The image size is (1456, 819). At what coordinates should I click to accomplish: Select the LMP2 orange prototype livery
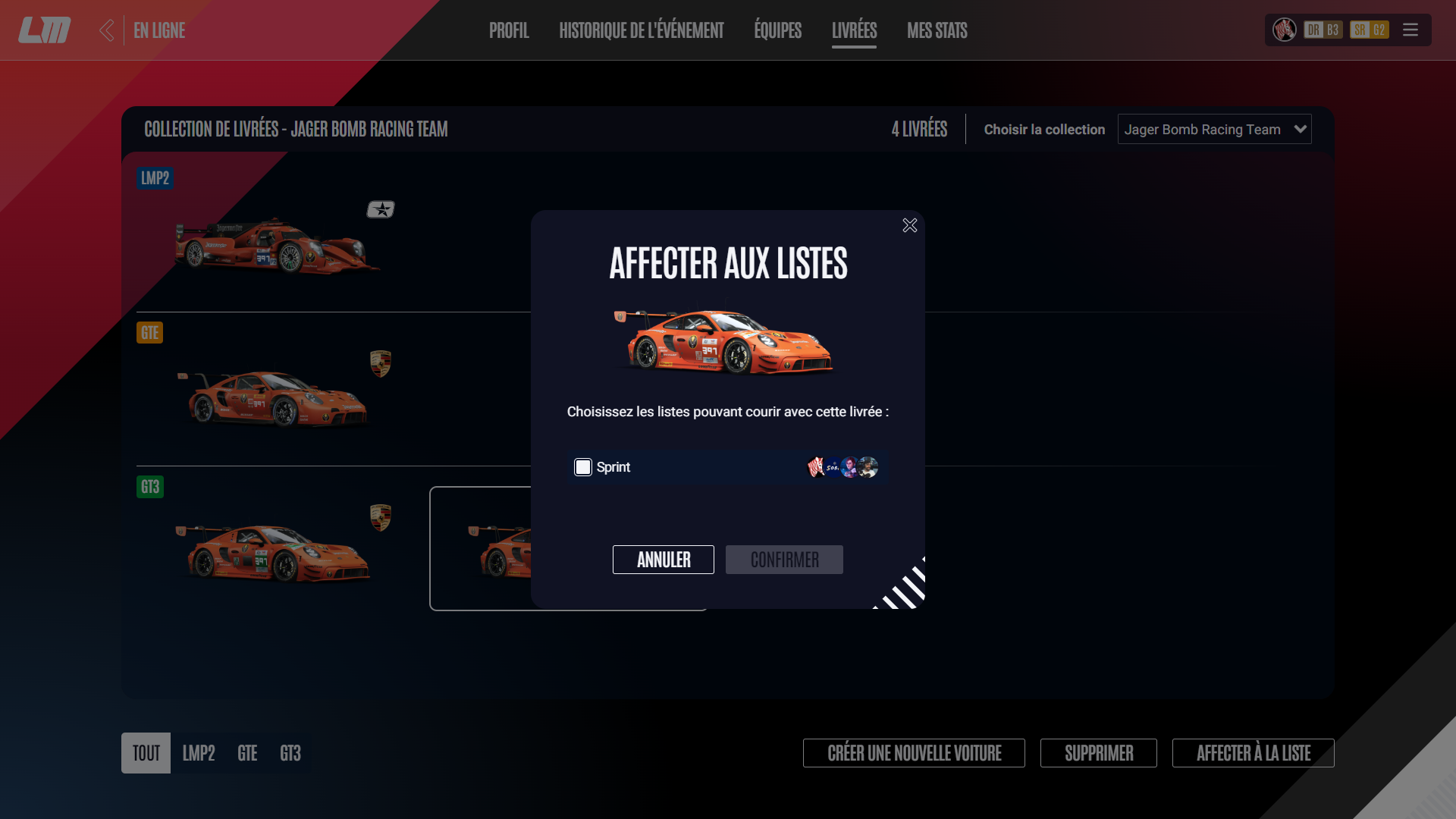pyautogui.click(x=277, y=244)
